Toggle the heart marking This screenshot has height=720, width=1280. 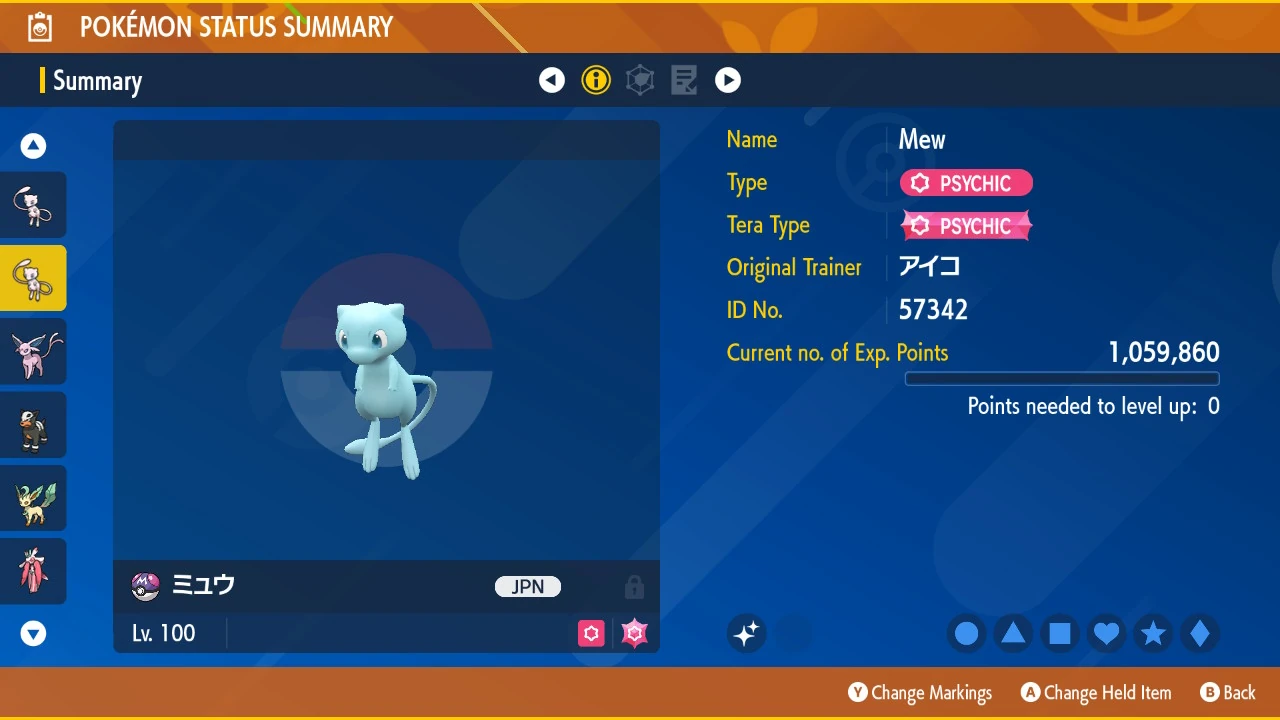coord(1106,633)
